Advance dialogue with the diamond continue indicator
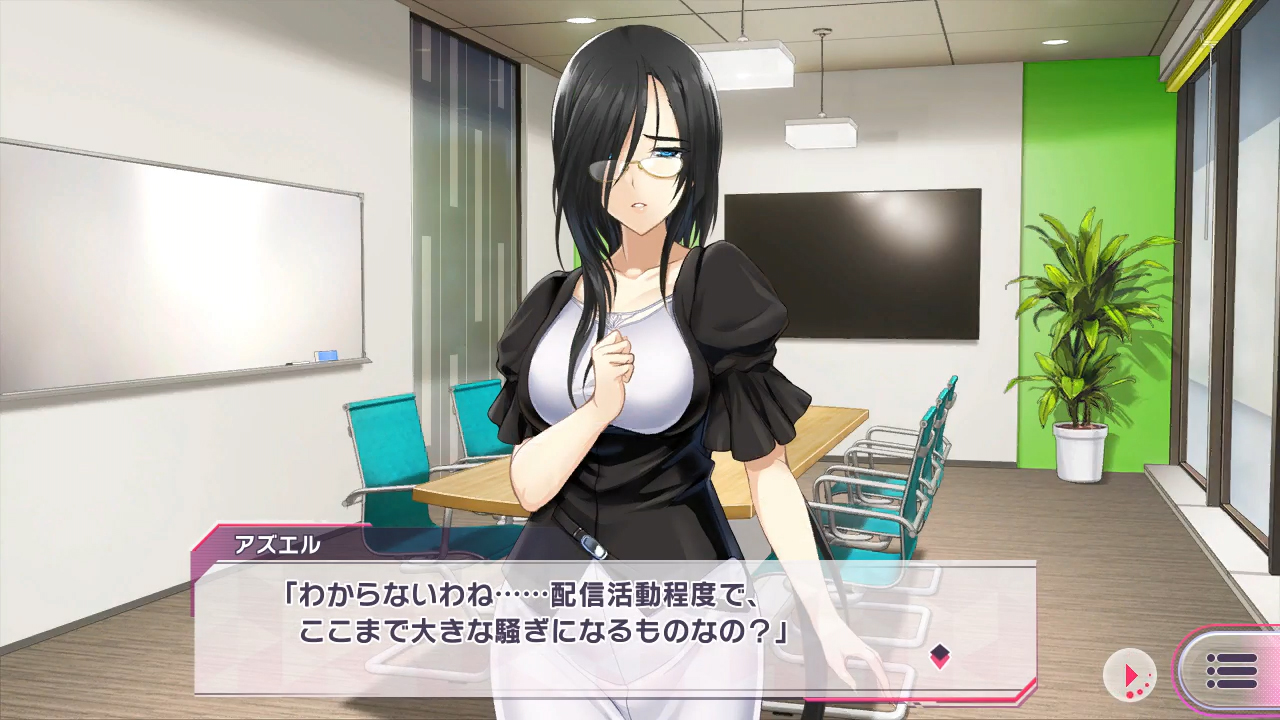 939,656
